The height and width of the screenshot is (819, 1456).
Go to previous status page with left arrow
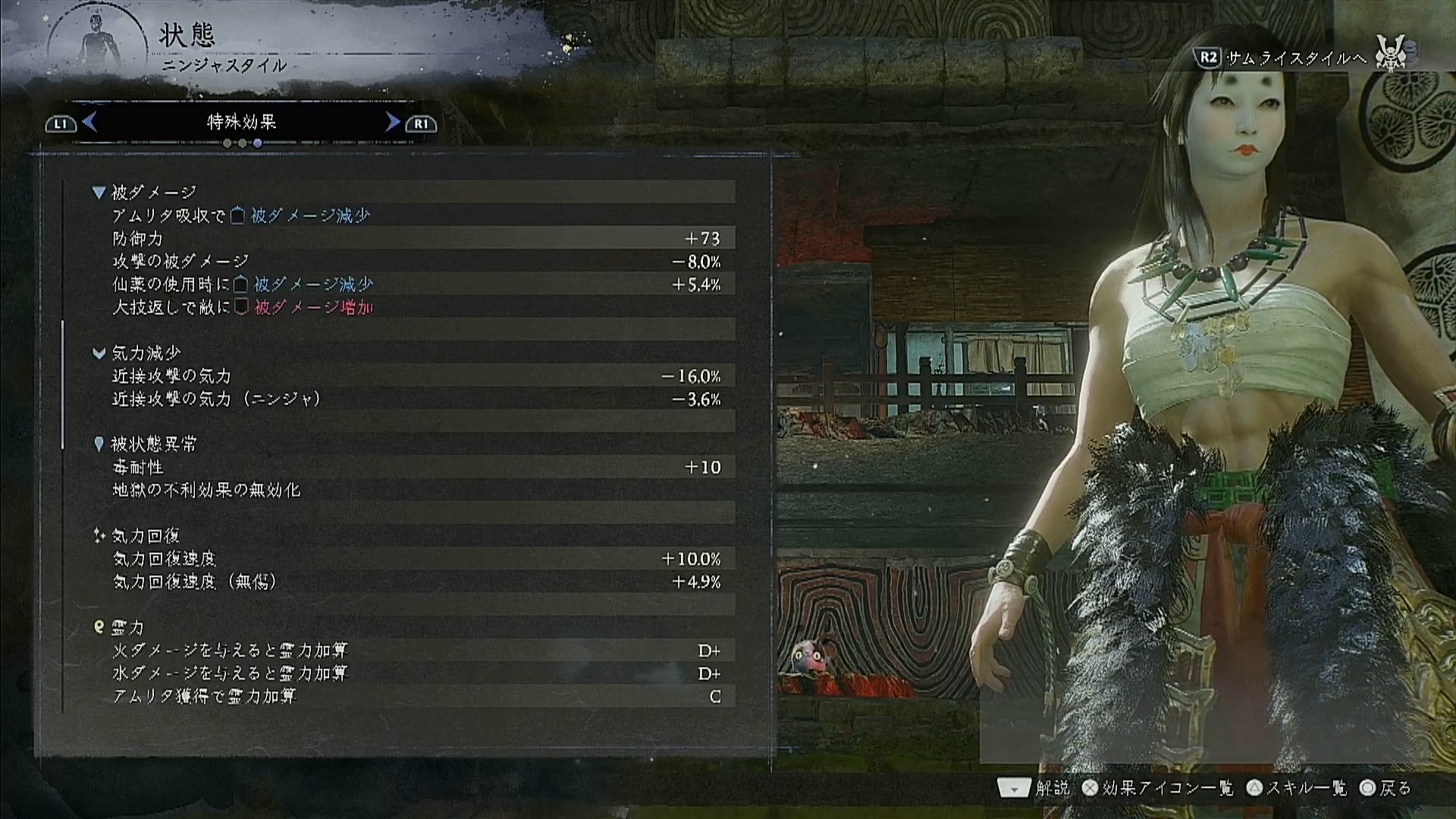coord(89,122)
